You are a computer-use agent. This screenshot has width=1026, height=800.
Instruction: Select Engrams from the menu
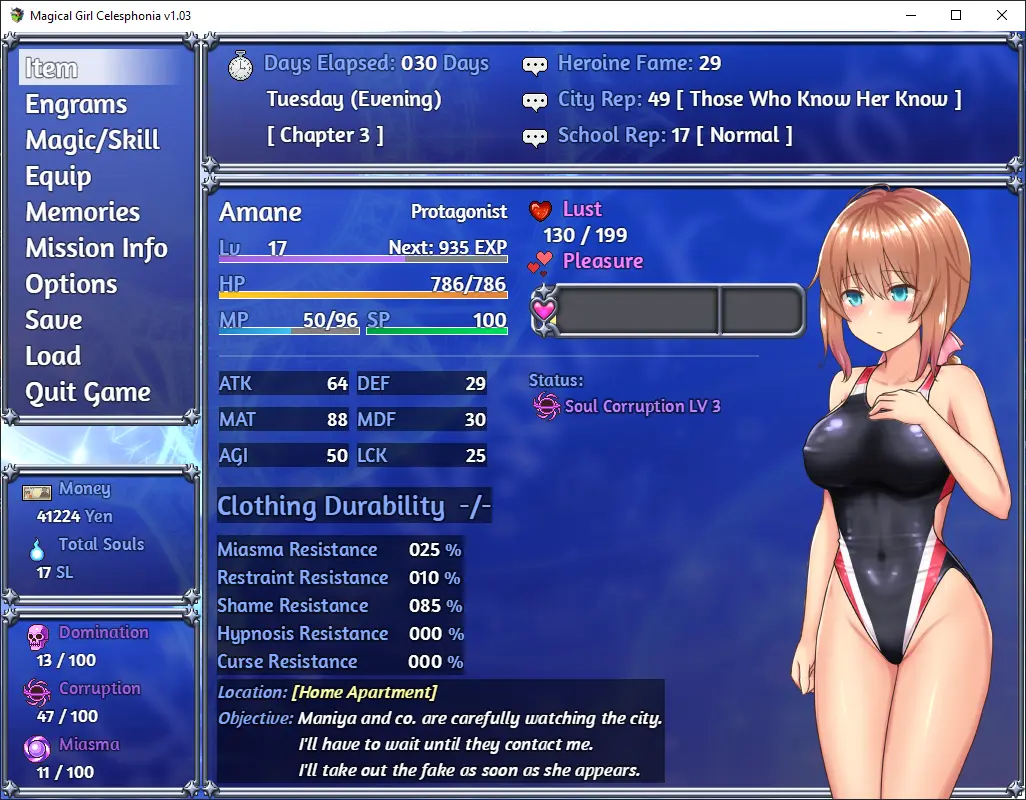76,104
